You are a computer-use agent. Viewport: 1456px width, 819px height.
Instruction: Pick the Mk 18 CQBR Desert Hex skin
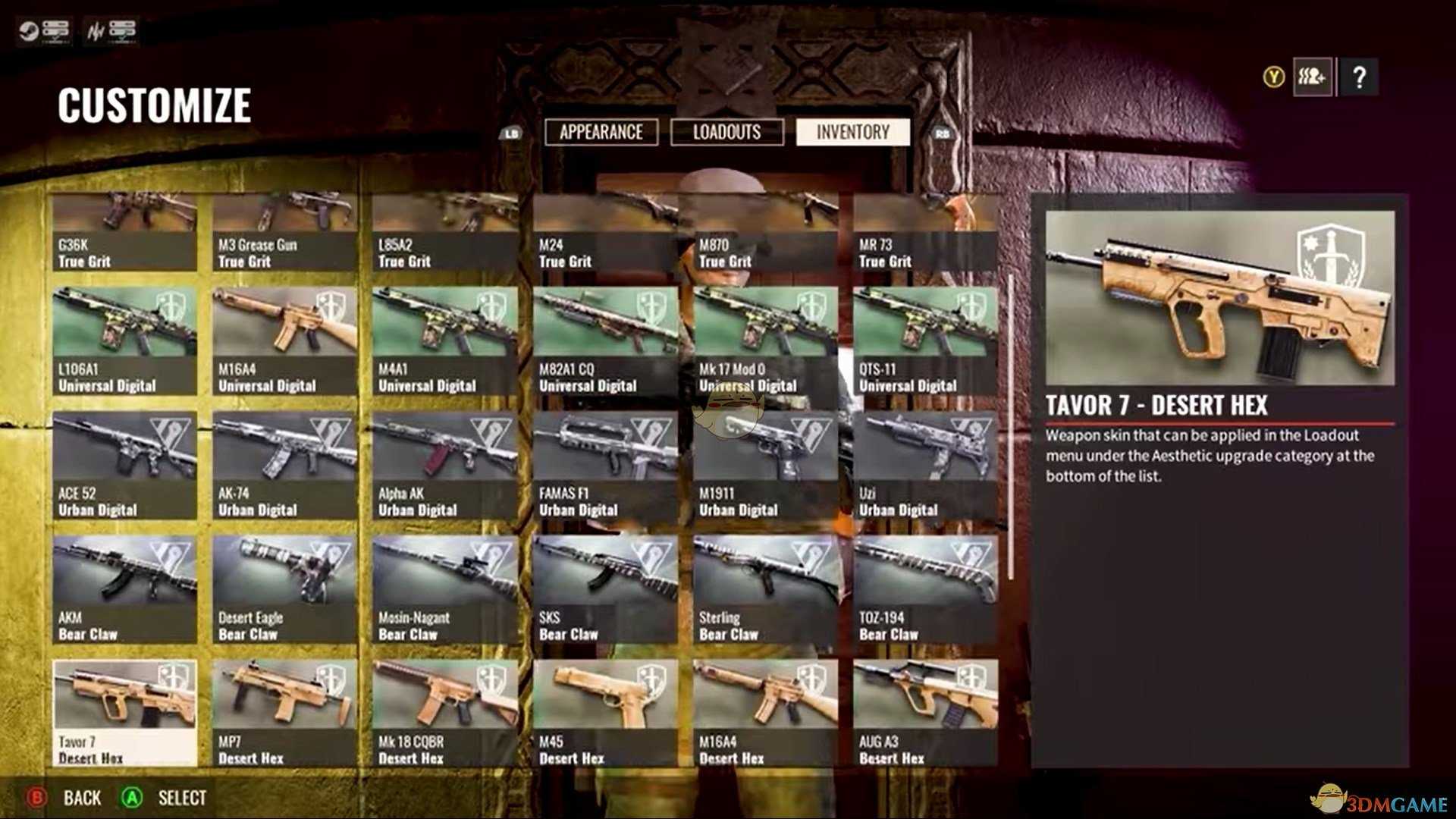tap(445, 711)
